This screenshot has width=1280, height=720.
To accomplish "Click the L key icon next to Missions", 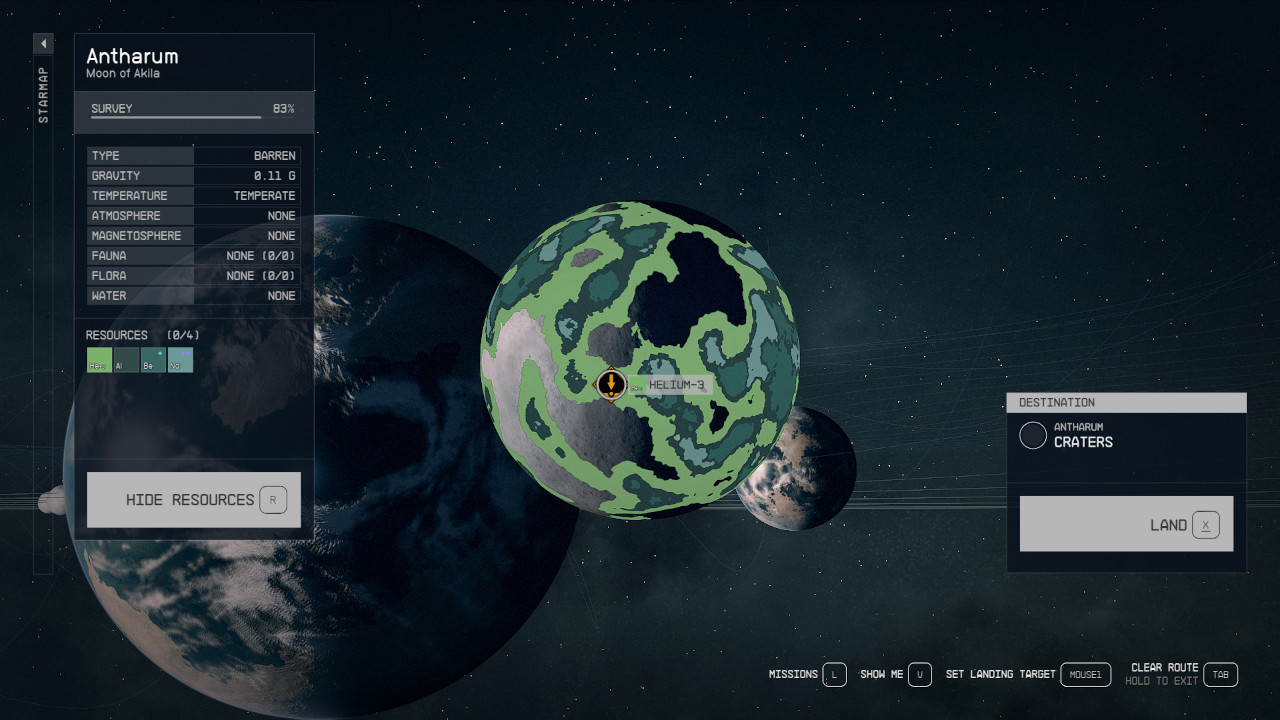I will click(835, 674).
